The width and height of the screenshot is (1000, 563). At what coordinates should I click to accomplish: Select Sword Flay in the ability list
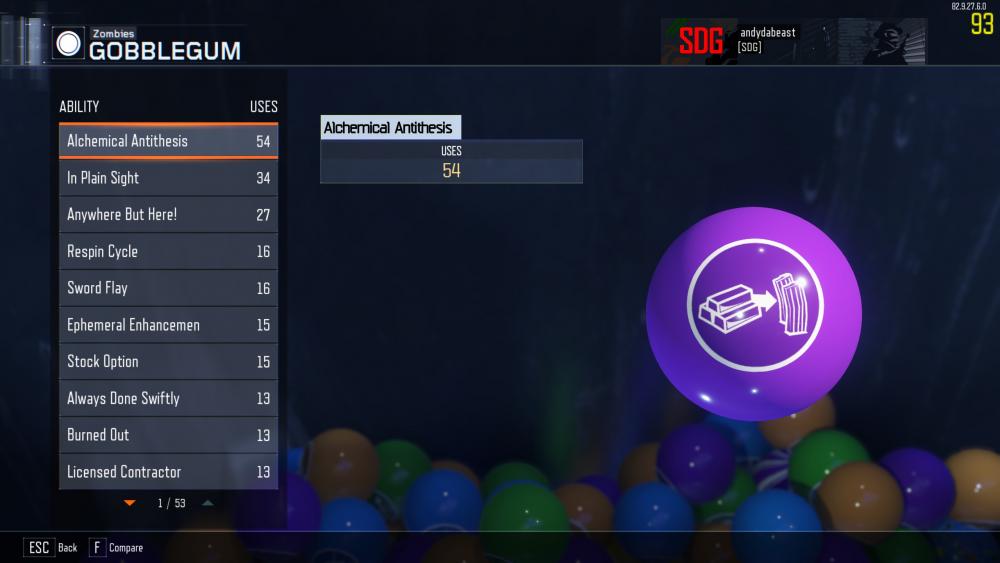pyautogui.click(x=168, y=288)
